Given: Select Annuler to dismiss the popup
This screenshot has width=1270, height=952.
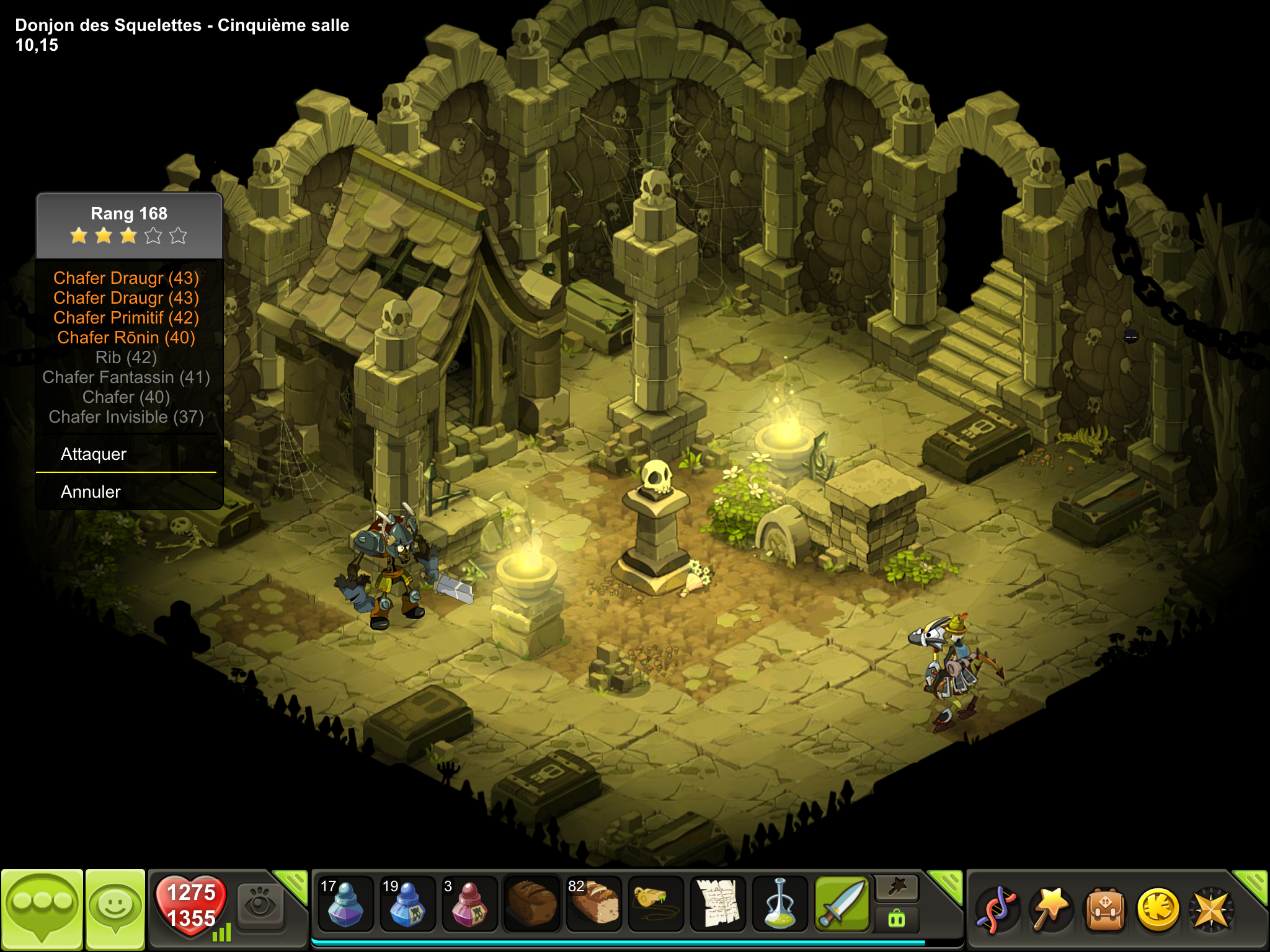Looking at the screenshot, I should click(91, 492).
